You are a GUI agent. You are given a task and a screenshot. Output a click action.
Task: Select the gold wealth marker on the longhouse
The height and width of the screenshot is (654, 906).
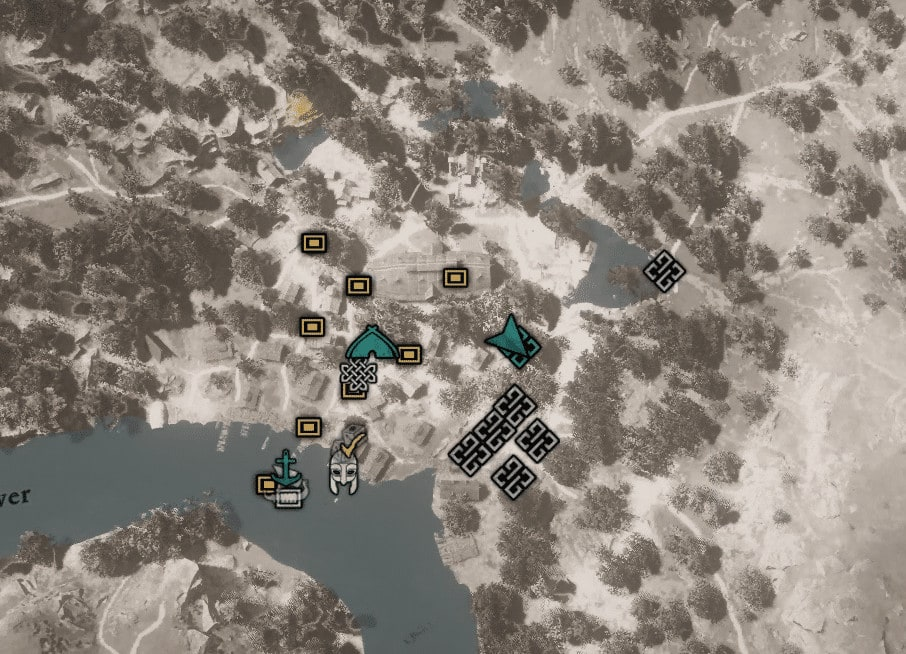(455, 276)
